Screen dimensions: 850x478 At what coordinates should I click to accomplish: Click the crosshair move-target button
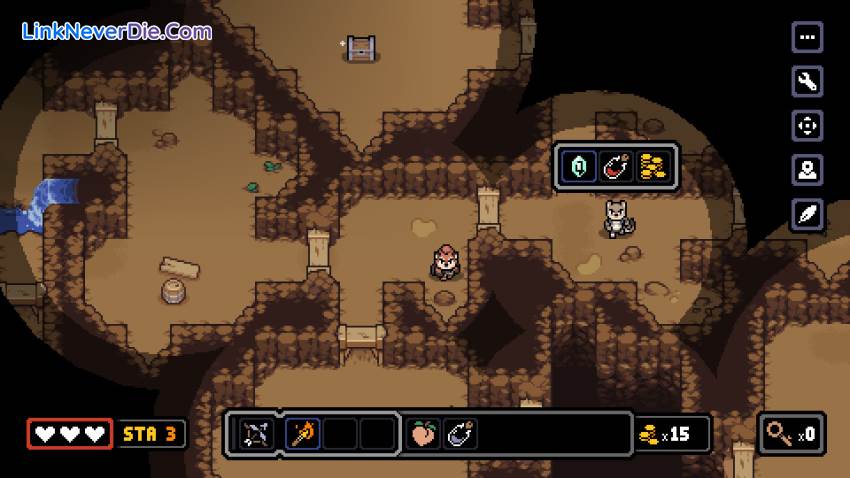click(x=807, y=125)
